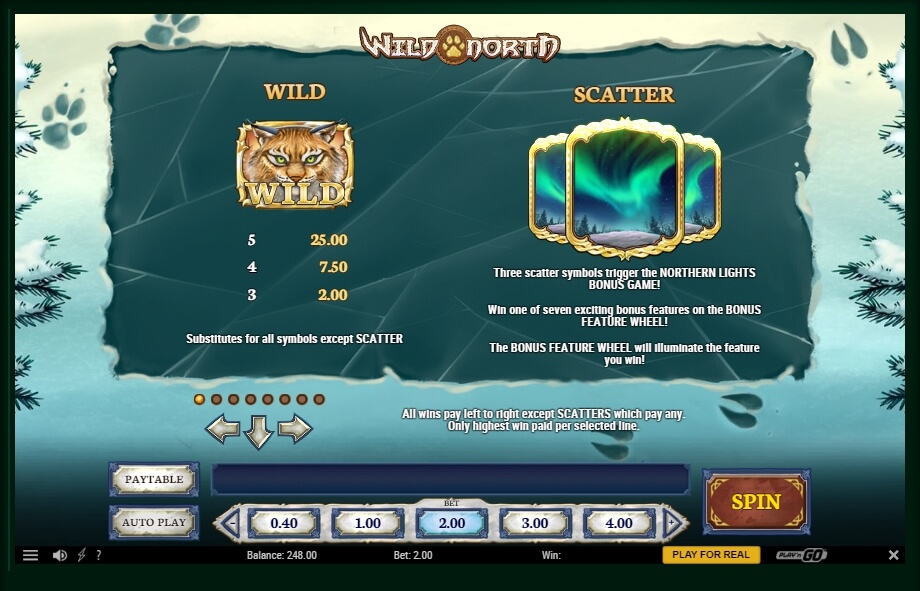Show higher bet values with the right arrow
This screenshot has height=591, width=920.
coord(674,523)
